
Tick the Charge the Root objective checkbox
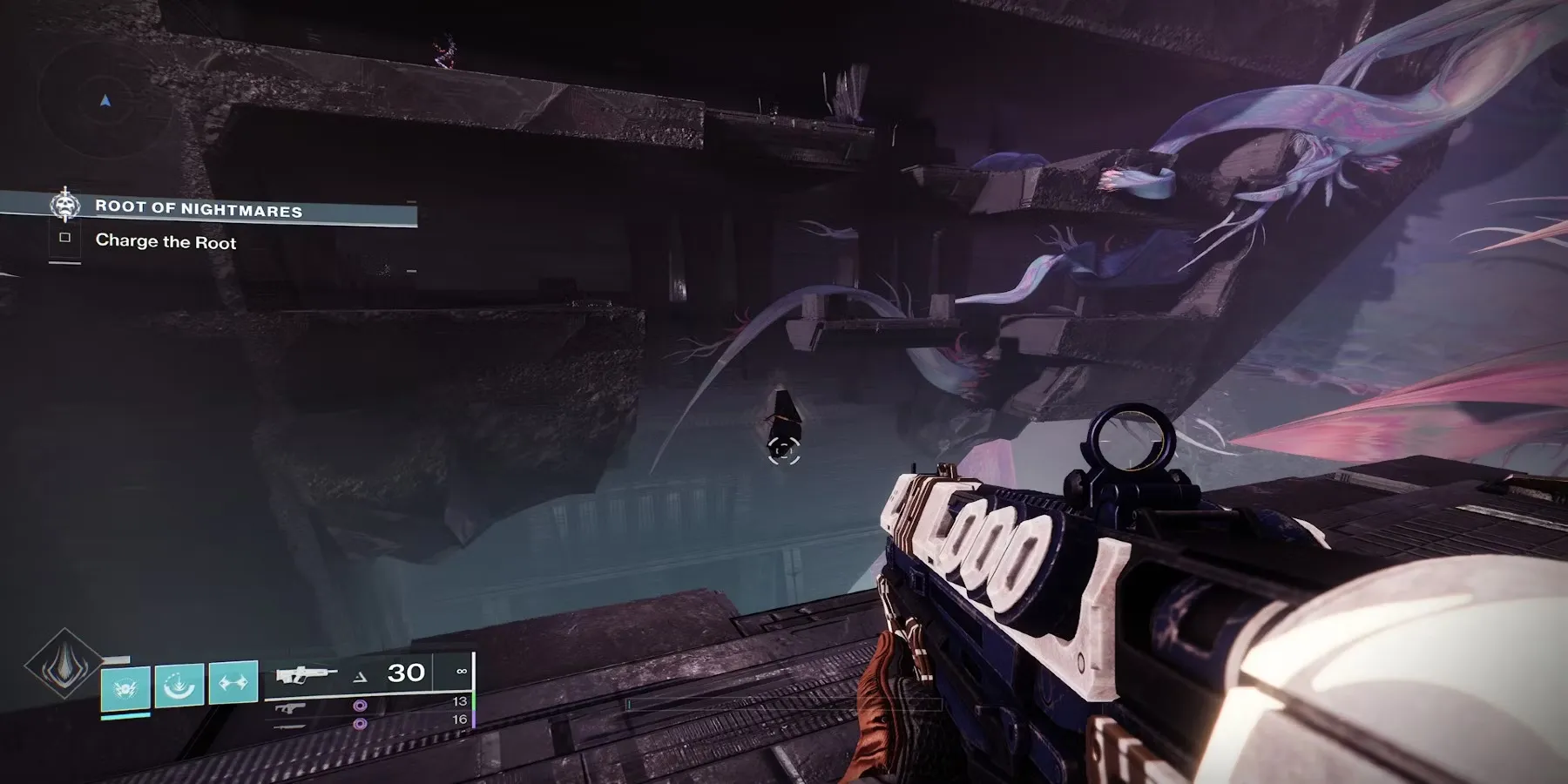[64, 238]
